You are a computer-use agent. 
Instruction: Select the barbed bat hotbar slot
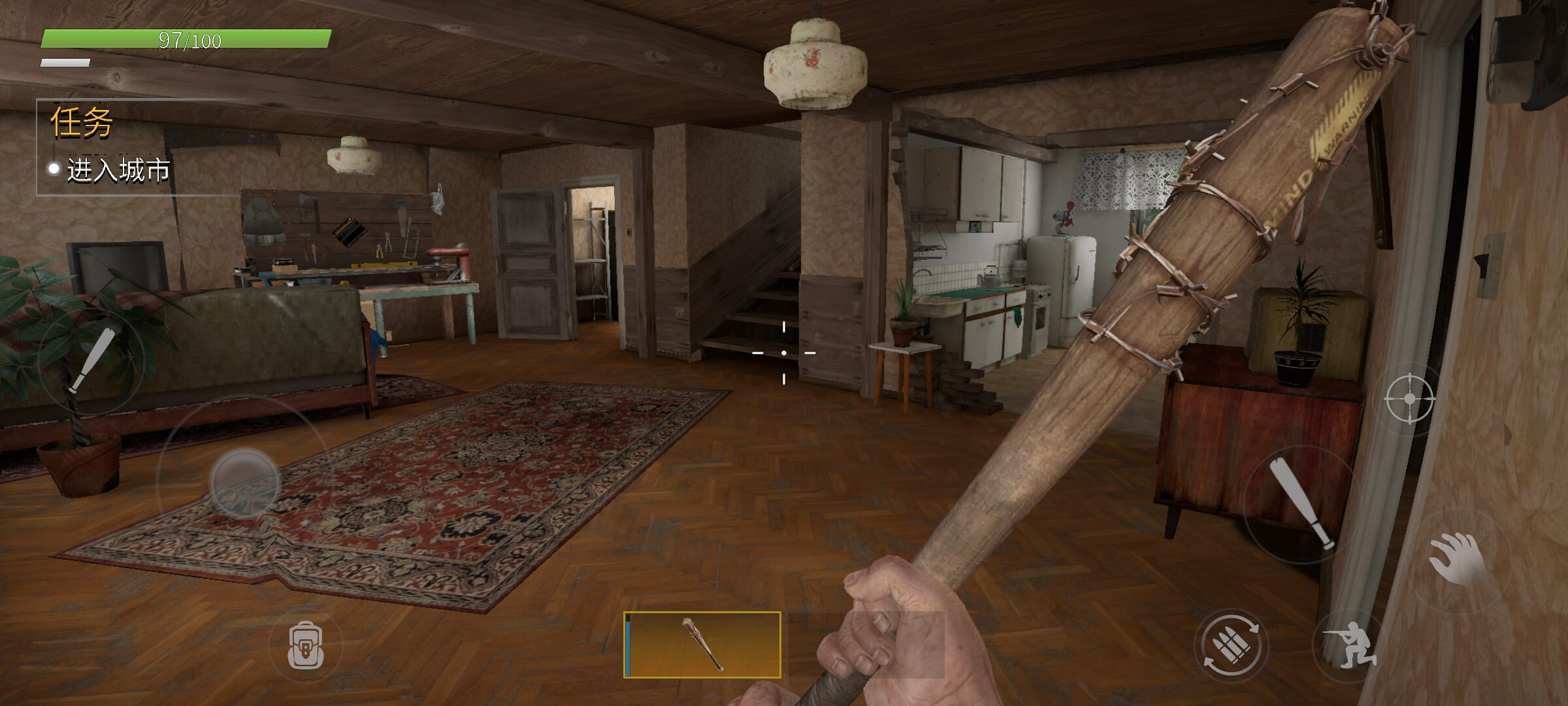point(702,645)
